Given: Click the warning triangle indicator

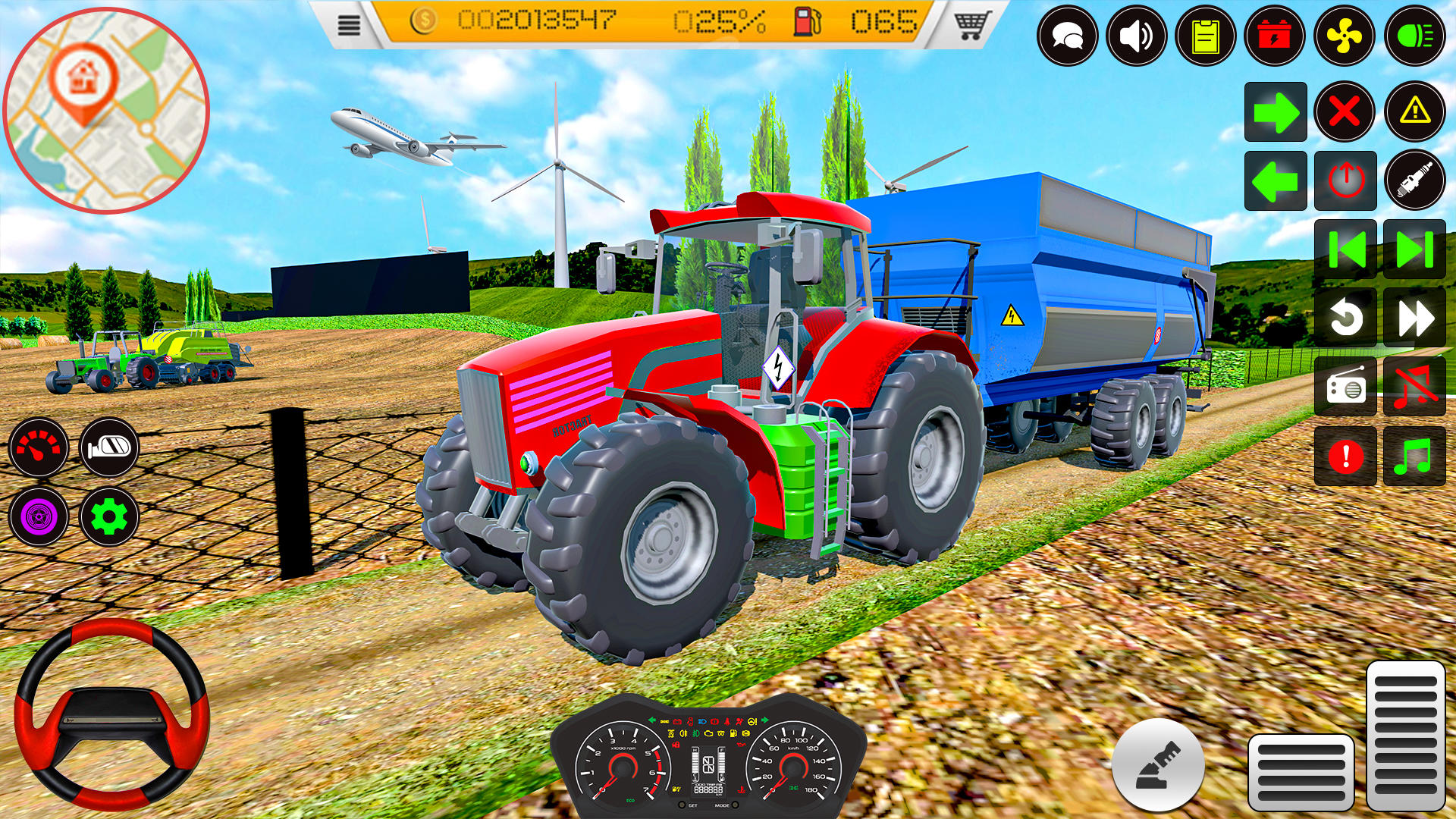Looking at the screenshot, I should [1416, 111].
